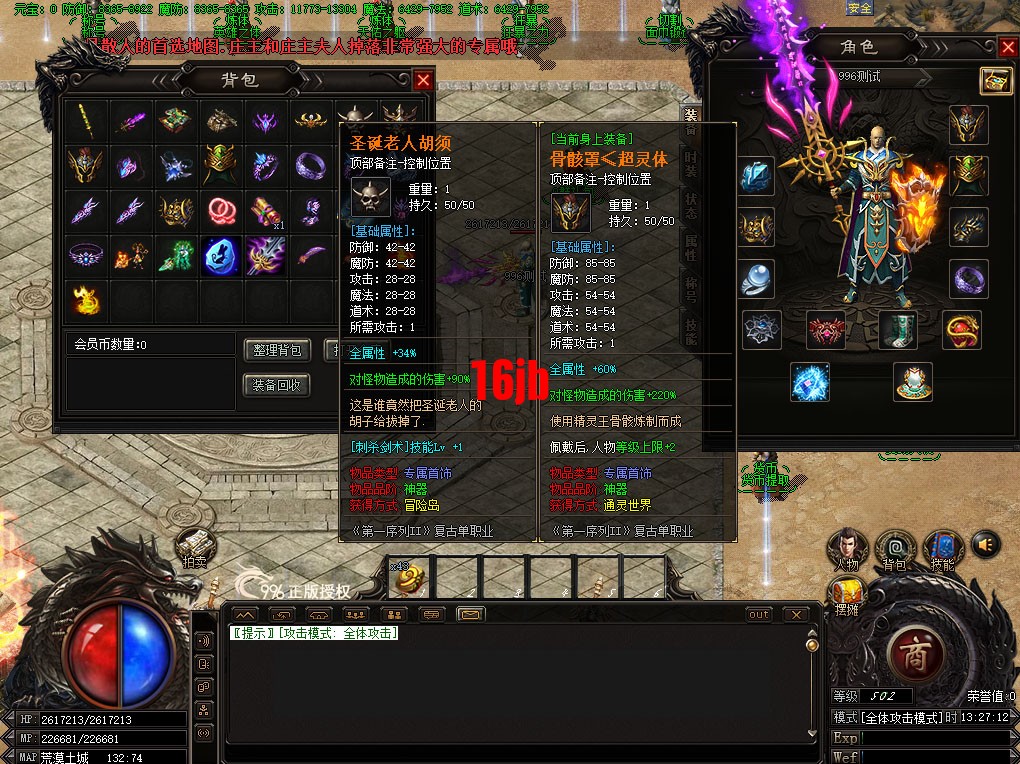Toggle the 背包 bag button
The image size is (1020, 764).
[893, 549]
